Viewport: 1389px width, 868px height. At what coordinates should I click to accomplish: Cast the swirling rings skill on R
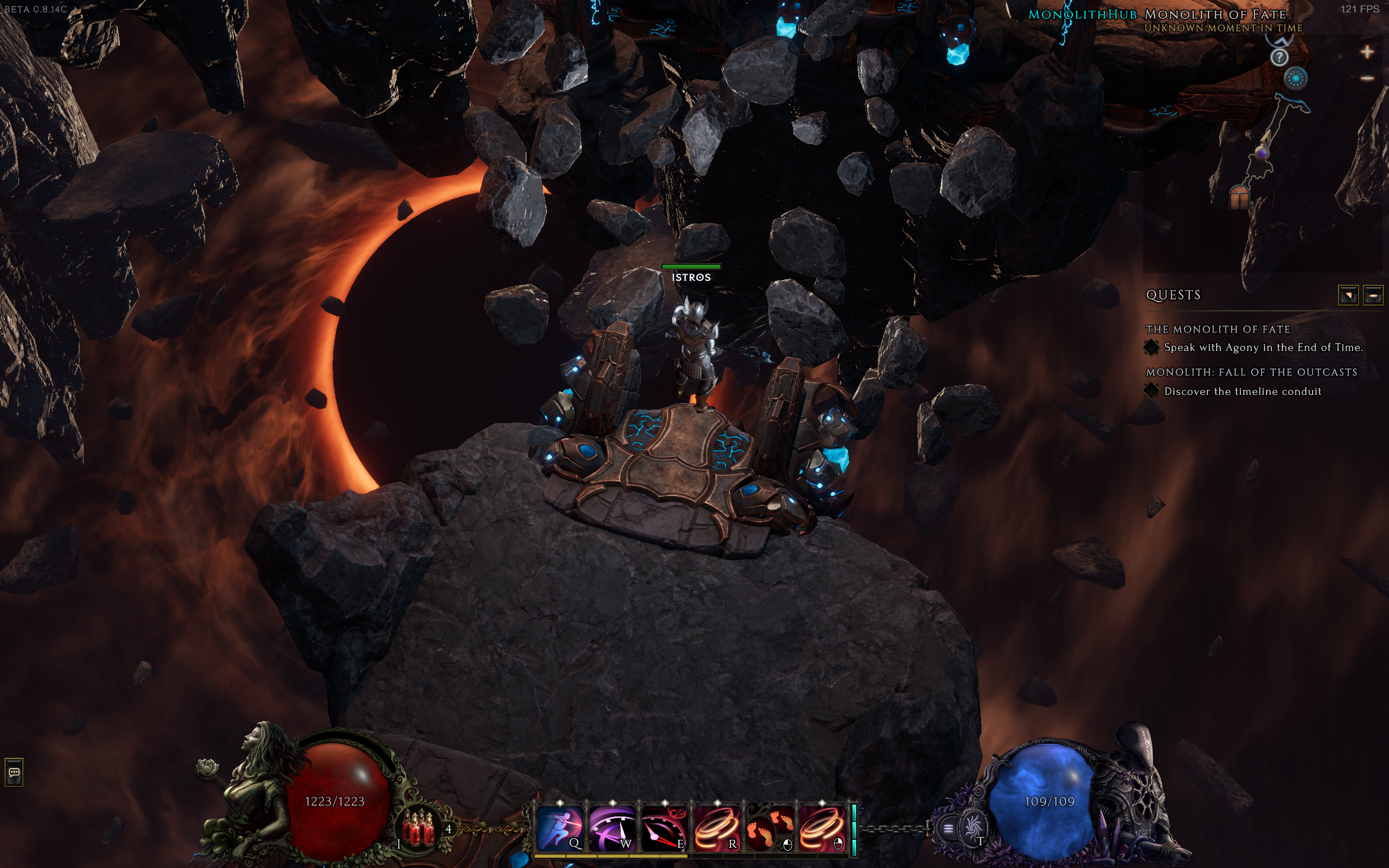(x=717, y=827)
